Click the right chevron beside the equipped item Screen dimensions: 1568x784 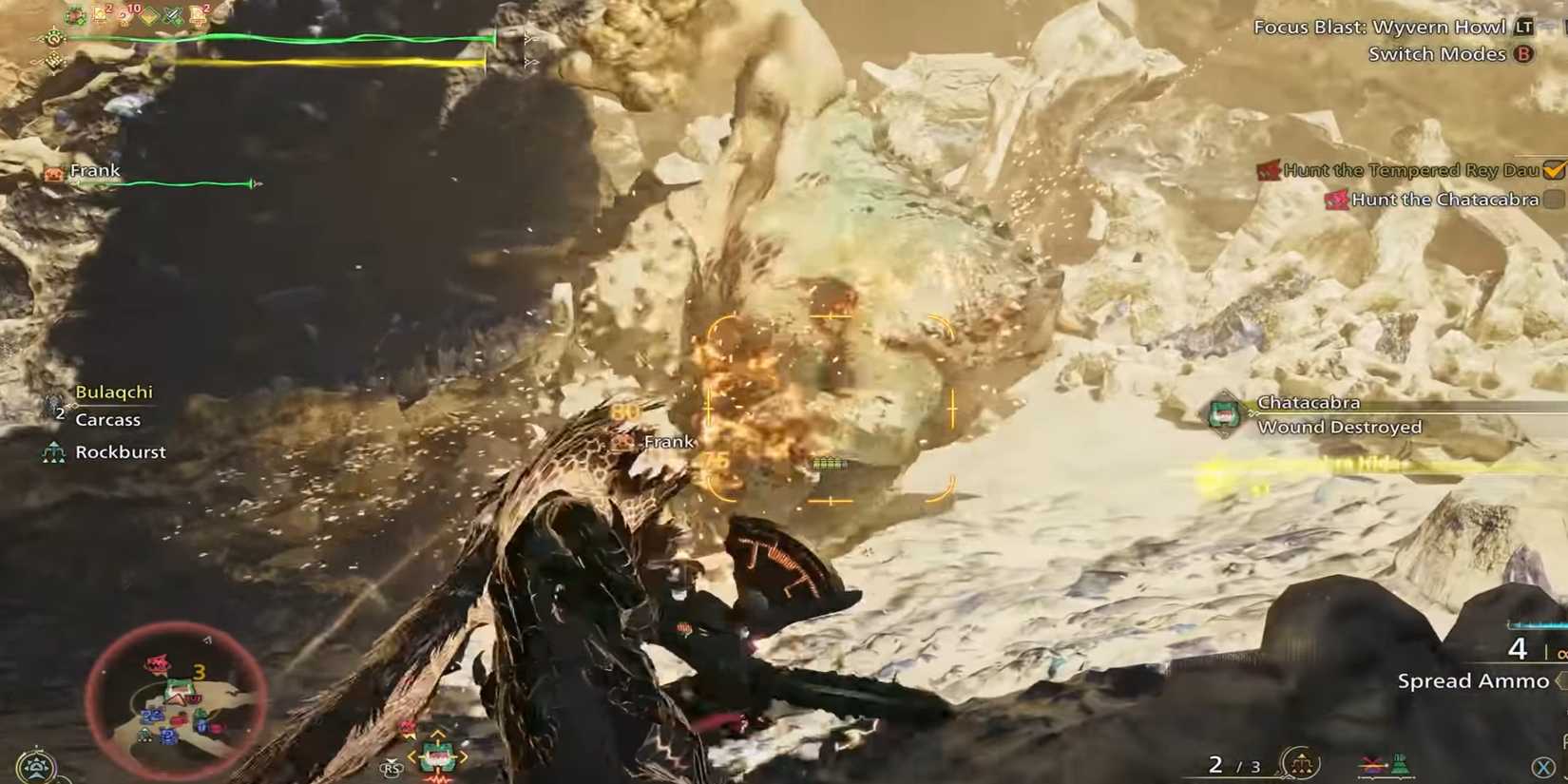(x=465, y=756)
